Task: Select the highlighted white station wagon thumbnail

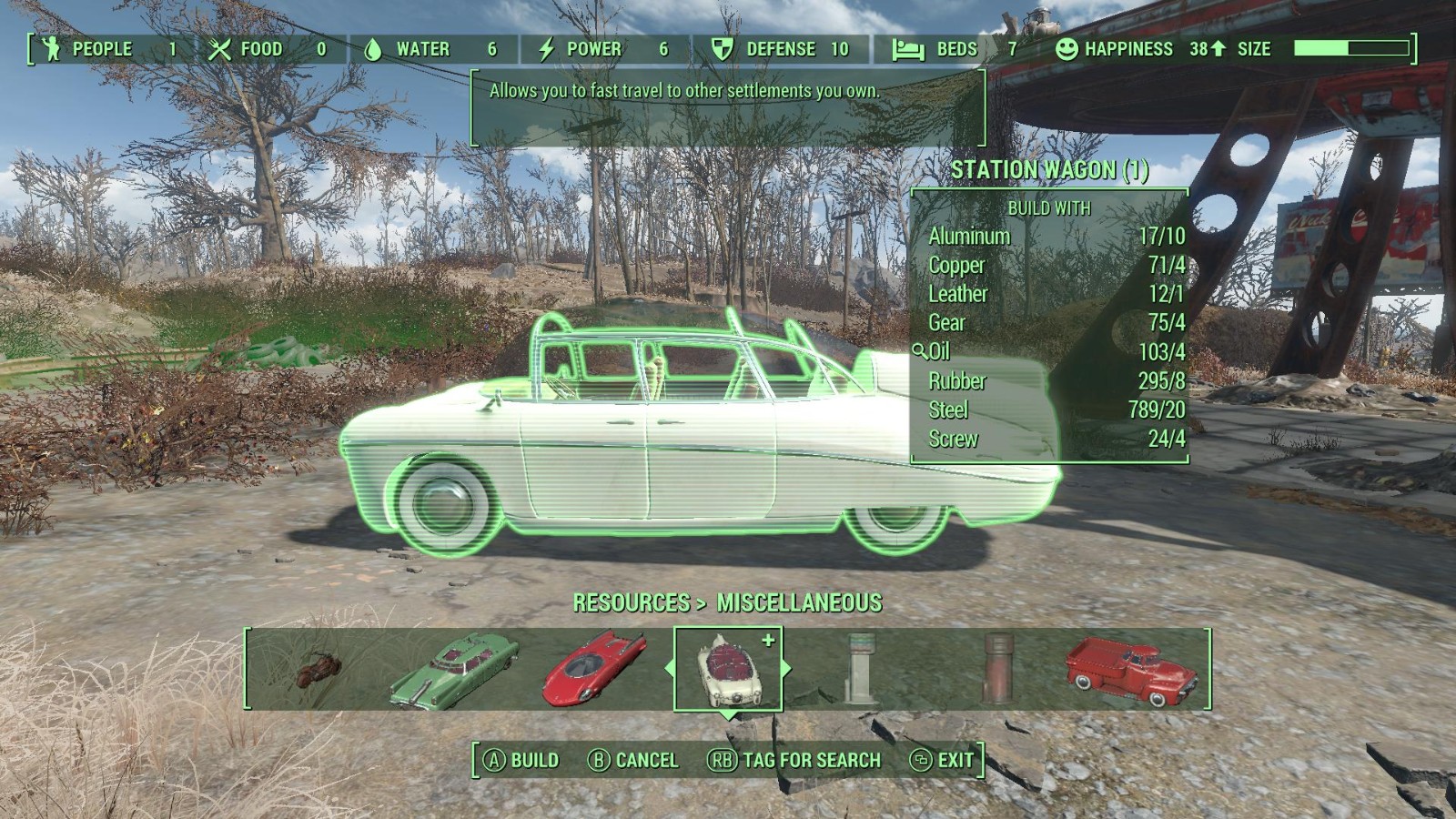Action: pos(727,671)
